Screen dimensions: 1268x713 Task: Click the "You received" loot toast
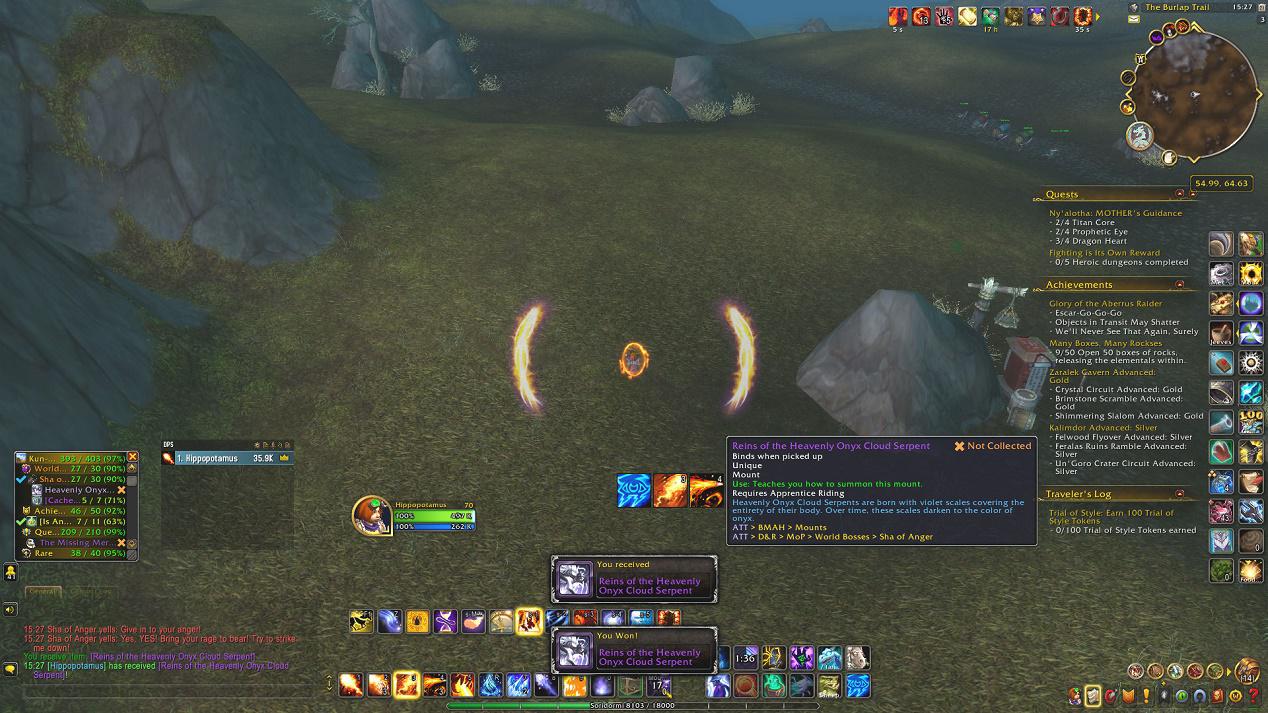pyautogui.click(x=634, y=580)
